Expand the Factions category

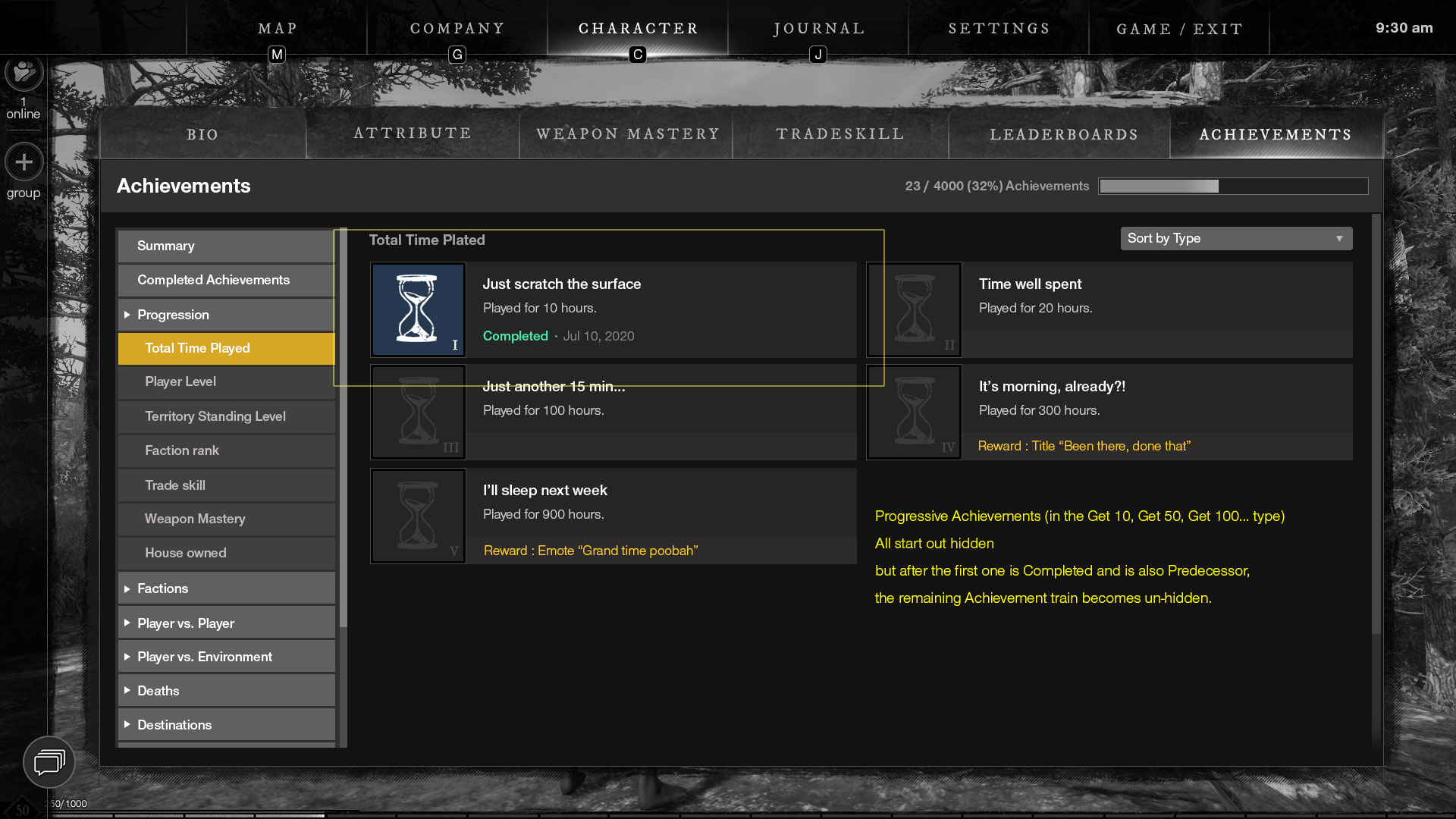226,588
